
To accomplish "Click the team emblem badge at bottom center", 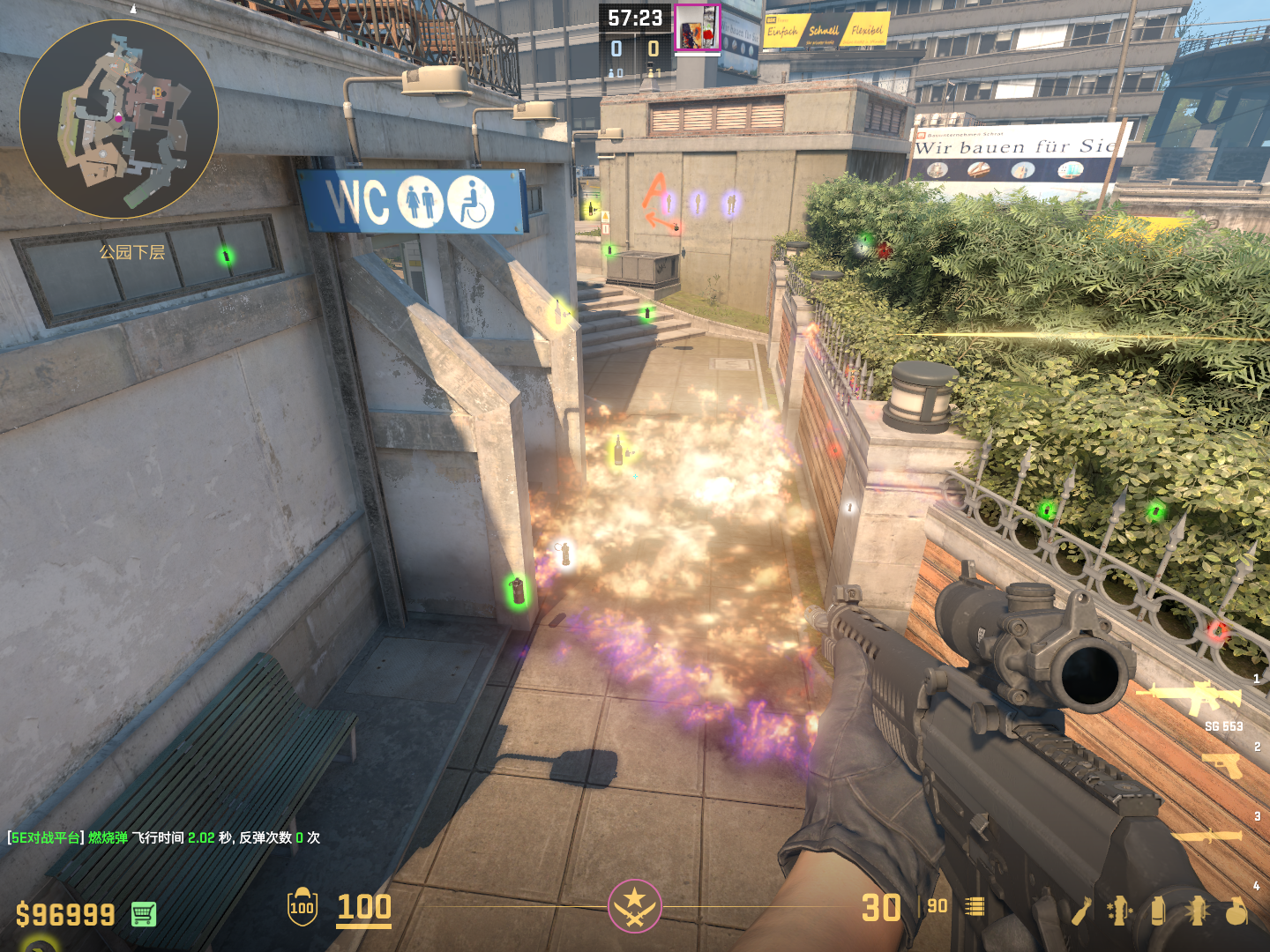I will tap(634, 906).
